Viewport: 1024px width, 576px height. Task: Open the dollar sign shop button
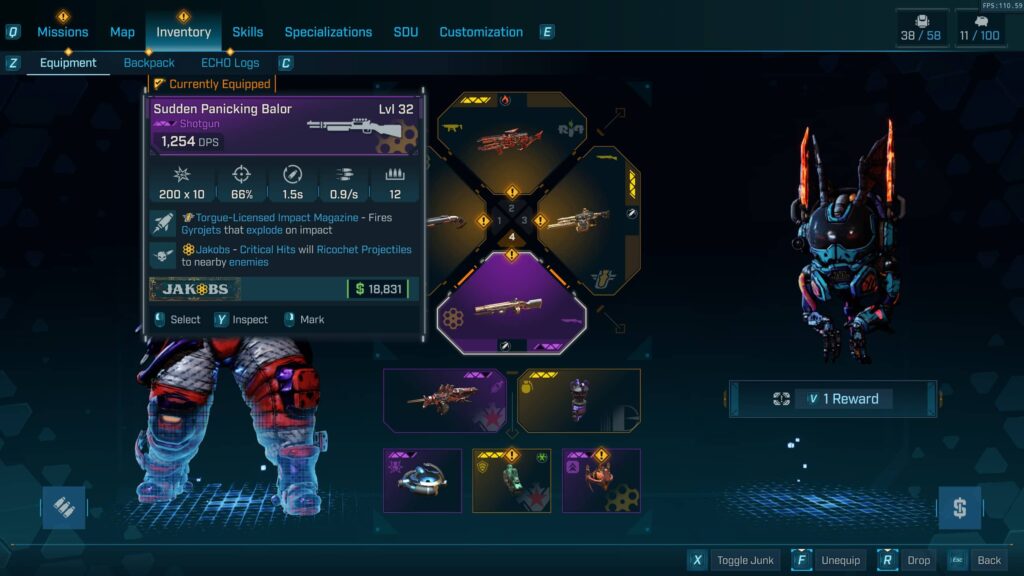tap(959, 508)
